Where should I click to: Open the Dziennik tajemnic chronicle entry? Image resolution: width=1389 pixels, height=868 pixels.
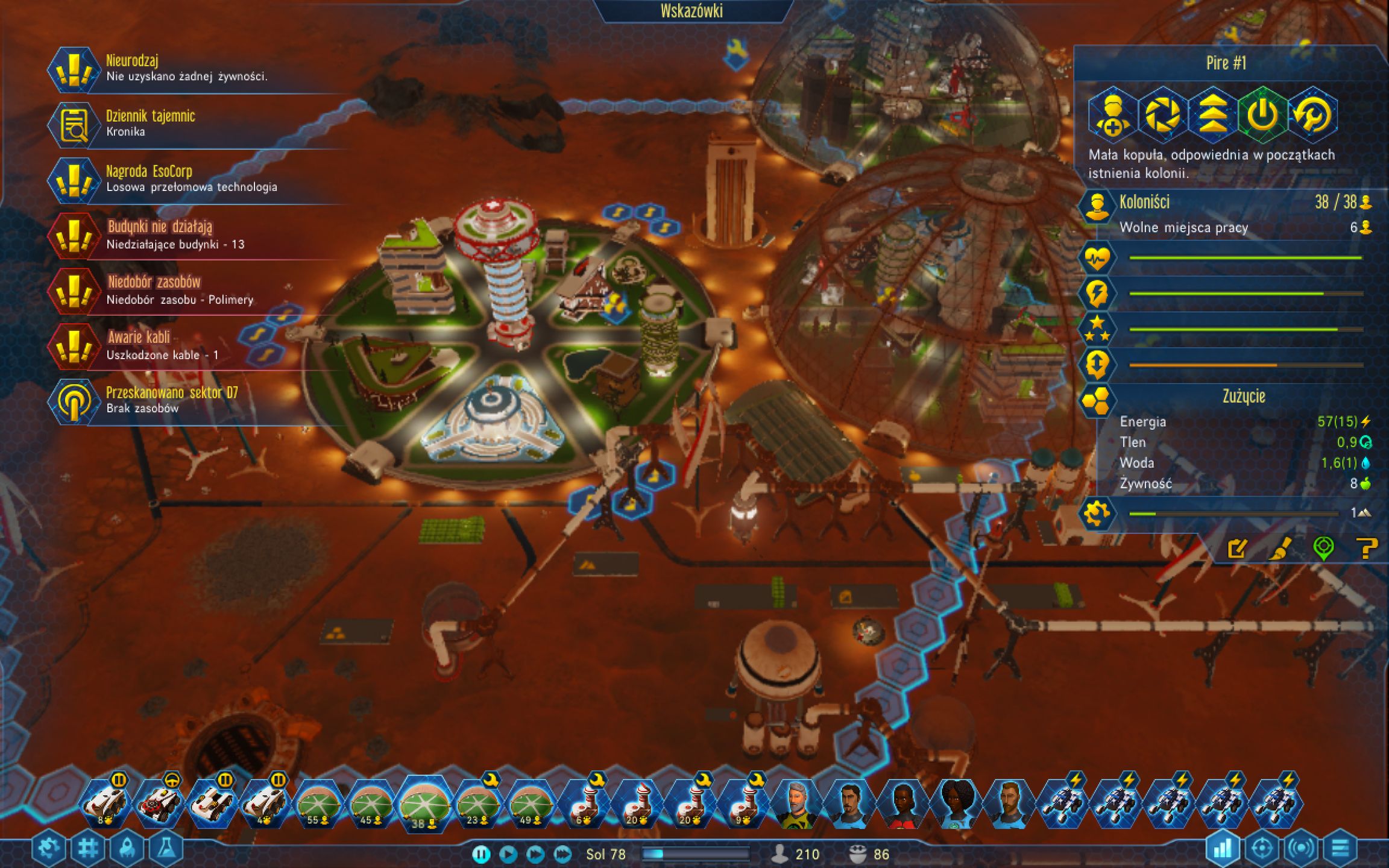click(150, 122)
